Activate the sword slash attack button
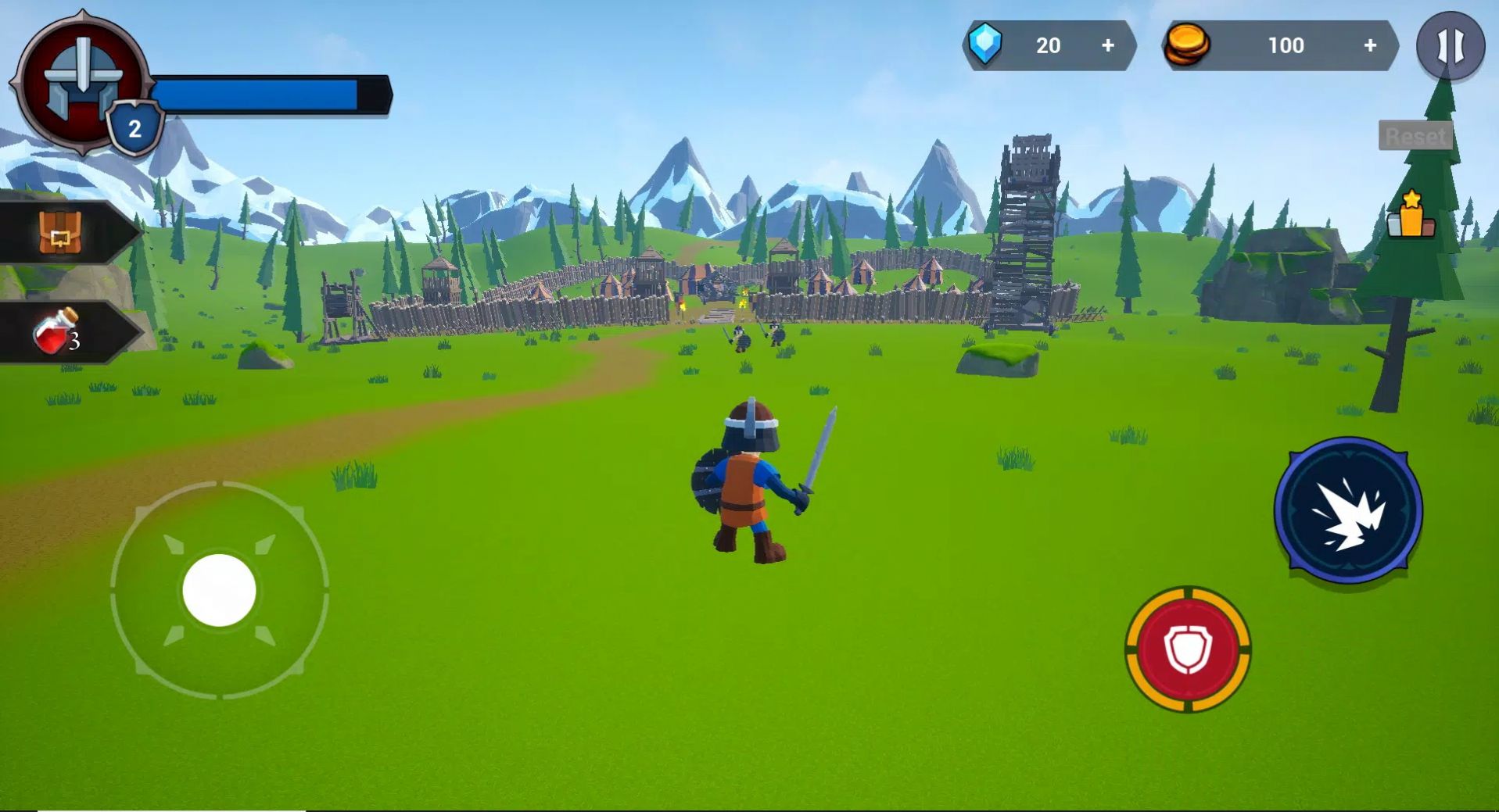This screenshot has width=1499, height=812. [1347, 510]
